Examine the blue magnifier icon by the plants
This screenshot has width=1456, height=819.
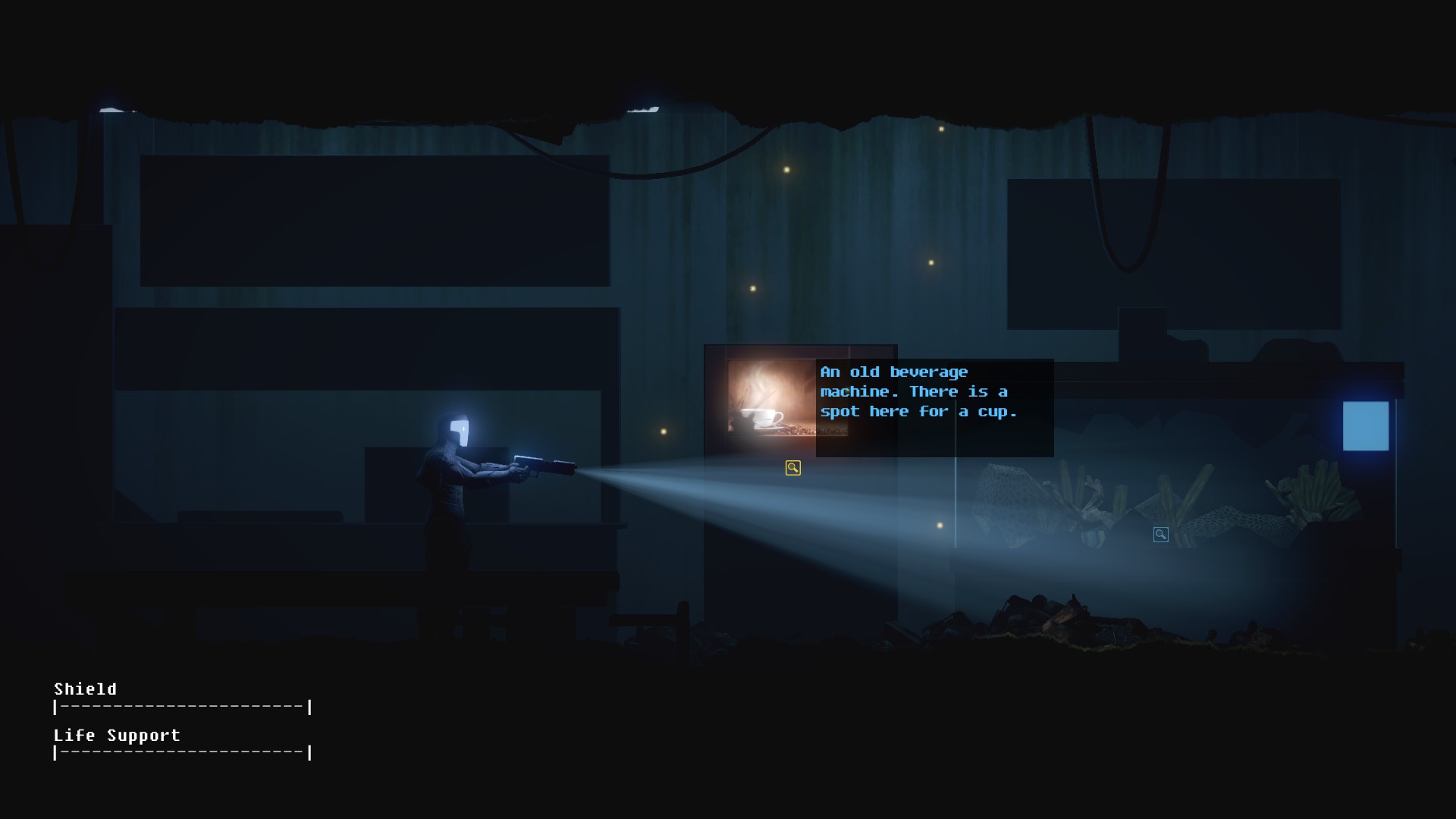[1160, 535]
